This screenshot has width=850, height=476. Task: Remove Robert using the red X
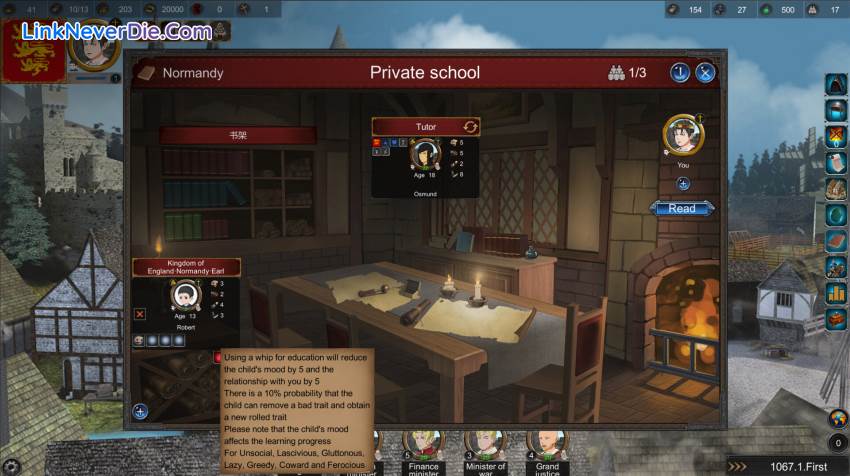coord(140,313)
